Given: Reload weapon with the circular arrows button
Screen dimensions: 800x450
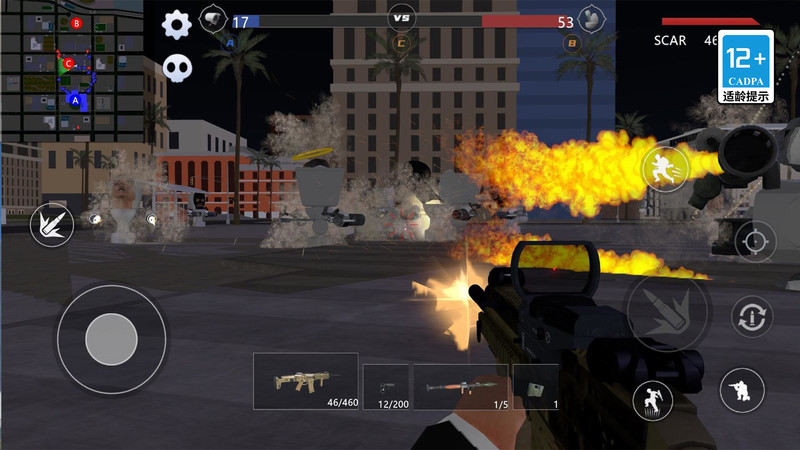Looking at the screenshot, I should click(x=751, y=317).
